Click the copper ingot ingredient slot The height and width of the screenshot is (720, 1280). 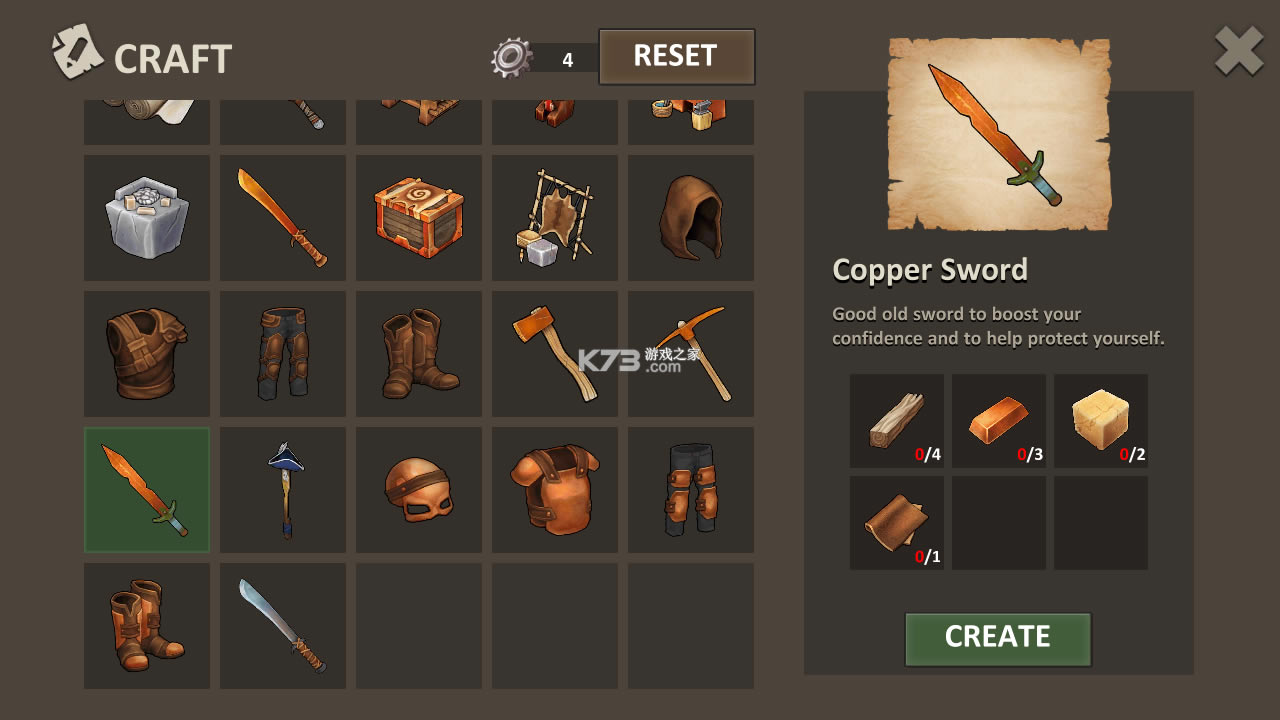pos(999,421)
